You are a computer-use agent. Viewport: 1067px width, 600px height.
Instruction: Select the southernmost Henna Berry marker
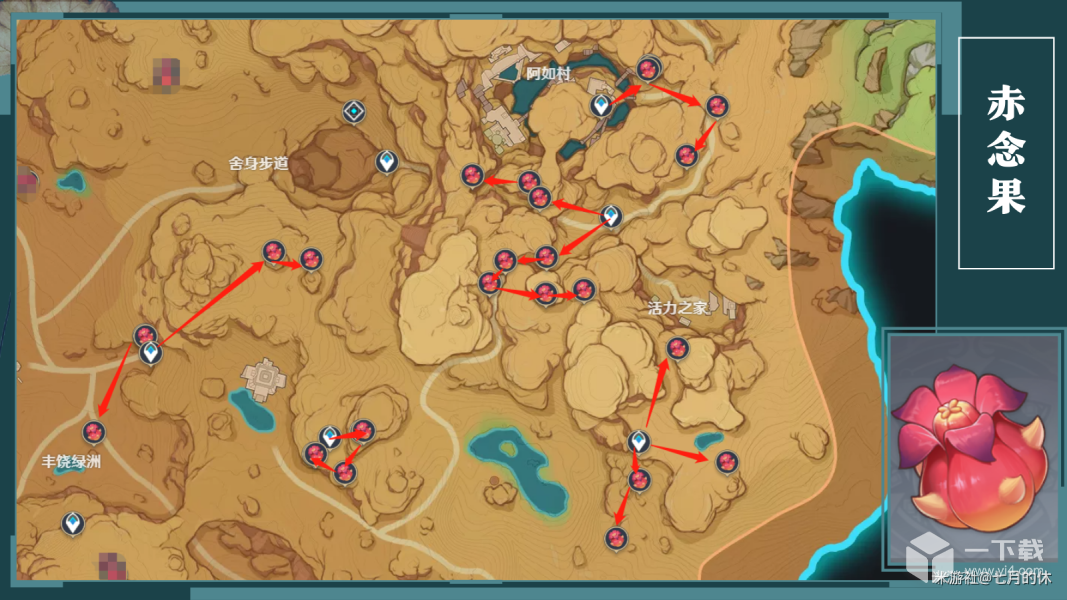pos(616,538)
